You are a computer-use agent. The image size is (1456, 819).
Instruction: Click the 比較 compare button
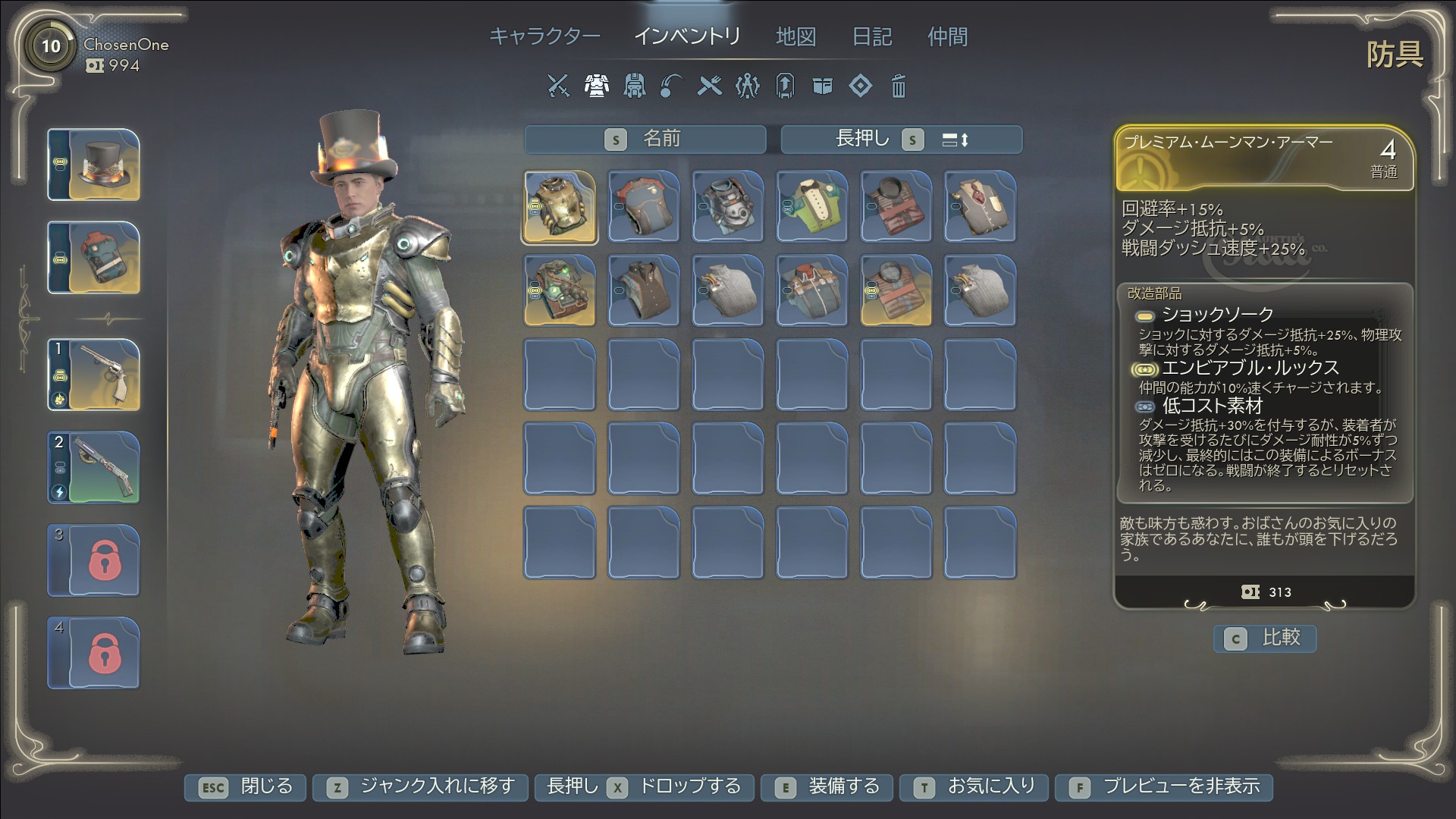pyautogui.click(x=1265, y=639)
